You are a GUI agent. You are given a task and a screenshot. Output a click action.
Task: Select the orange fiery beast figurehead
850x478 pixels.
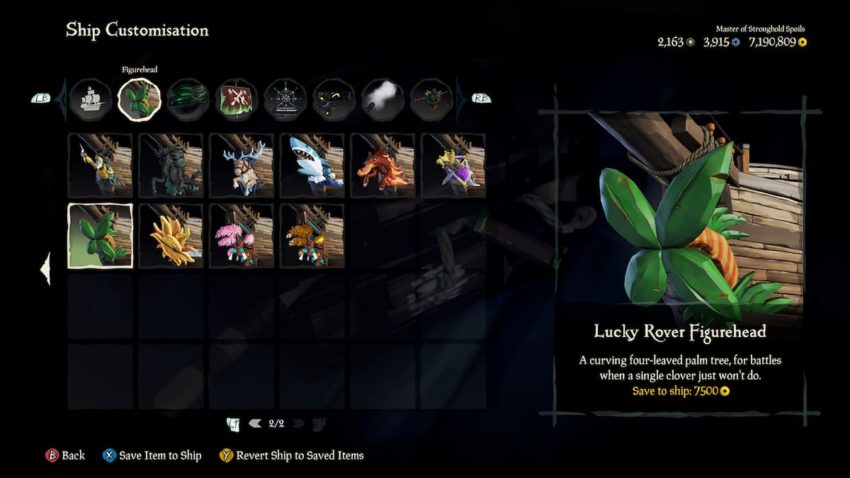click(383, 165)
